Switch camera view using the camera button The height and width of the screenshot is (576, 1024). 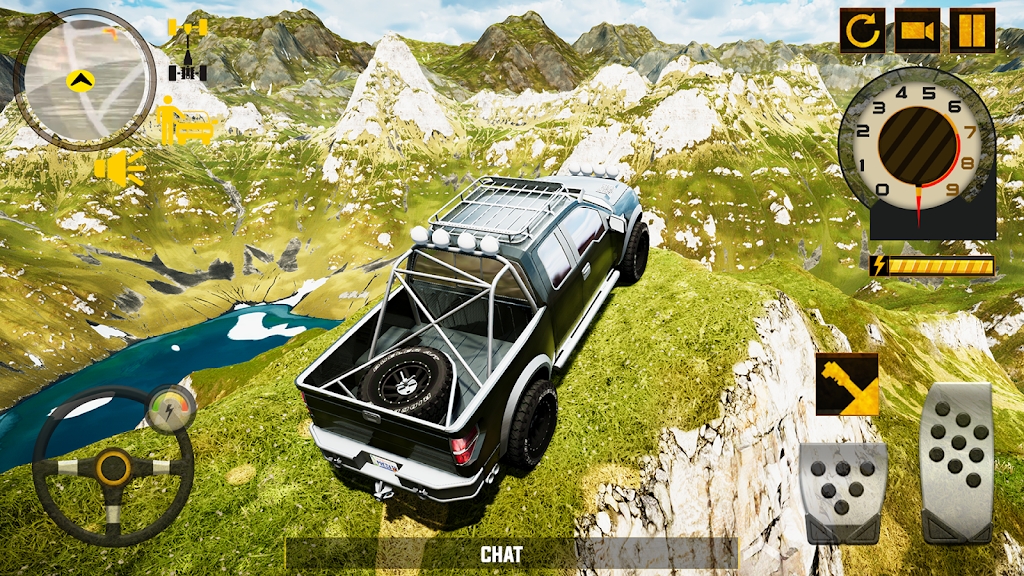click(x=917, y=30)
